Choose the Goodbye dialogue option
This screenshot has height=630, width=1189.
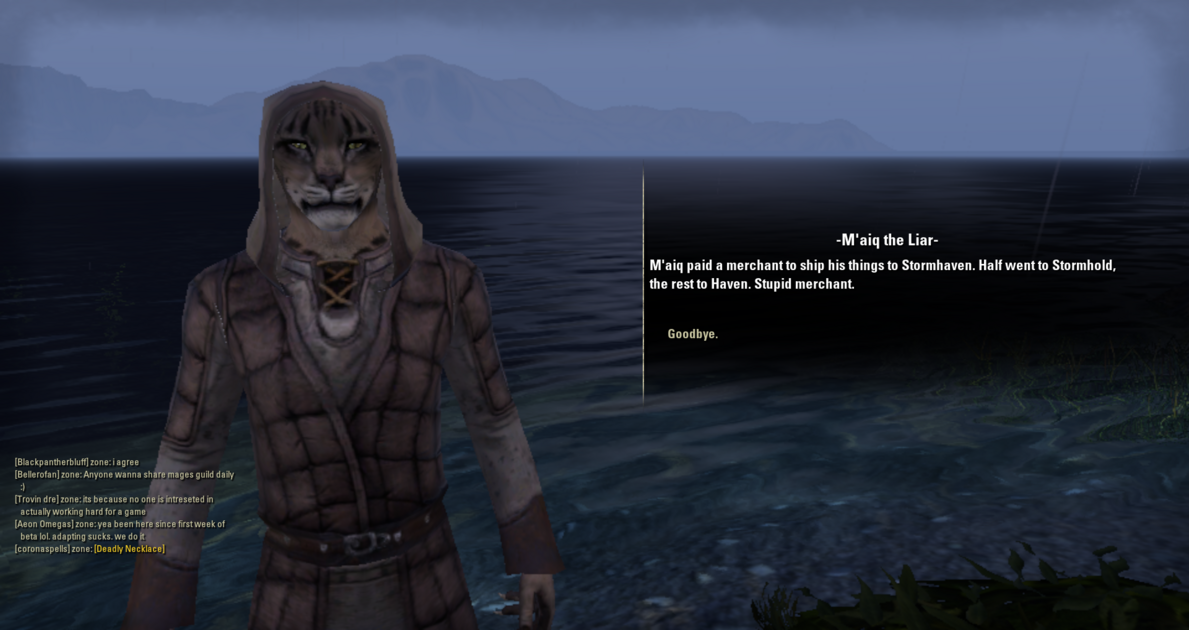pos(692,334)
